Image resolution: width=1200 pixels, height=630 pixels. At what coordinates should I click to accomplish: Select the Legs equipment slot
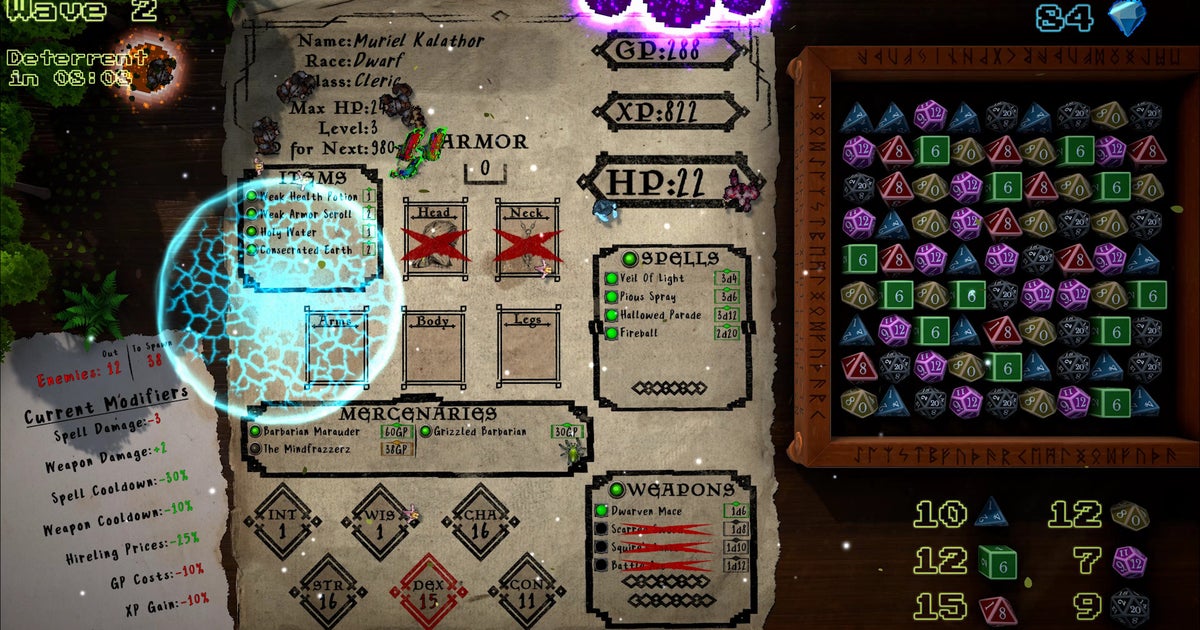[x=528, y=350]
